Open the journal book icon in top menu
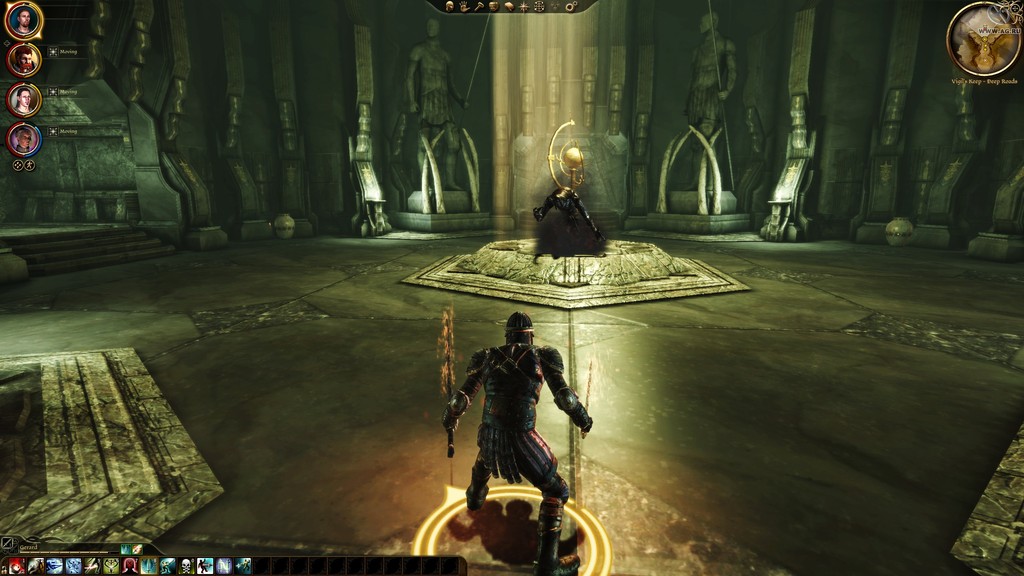1024x576 pixels. pyautogui.click(x=508, y=6)
